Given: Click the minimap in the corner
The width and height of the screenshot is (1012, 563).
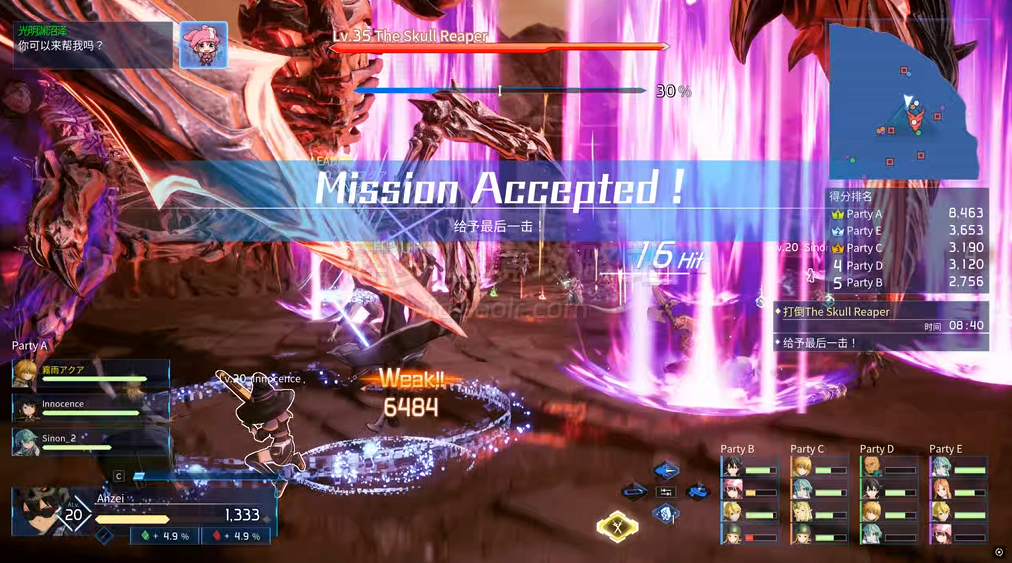Looking at the screenshot, I should 901,98.
